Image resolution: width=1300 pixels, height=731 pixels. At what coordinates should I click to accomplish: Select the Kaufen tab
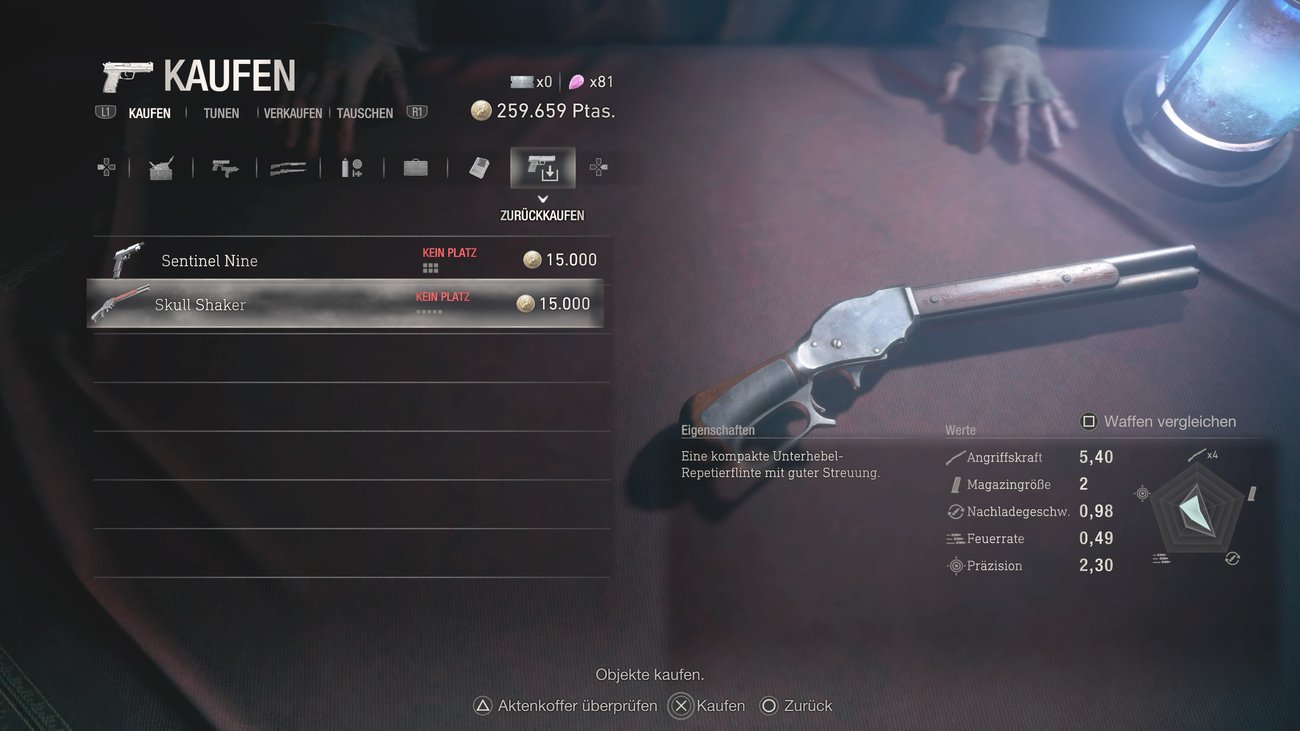coord(150,114)
